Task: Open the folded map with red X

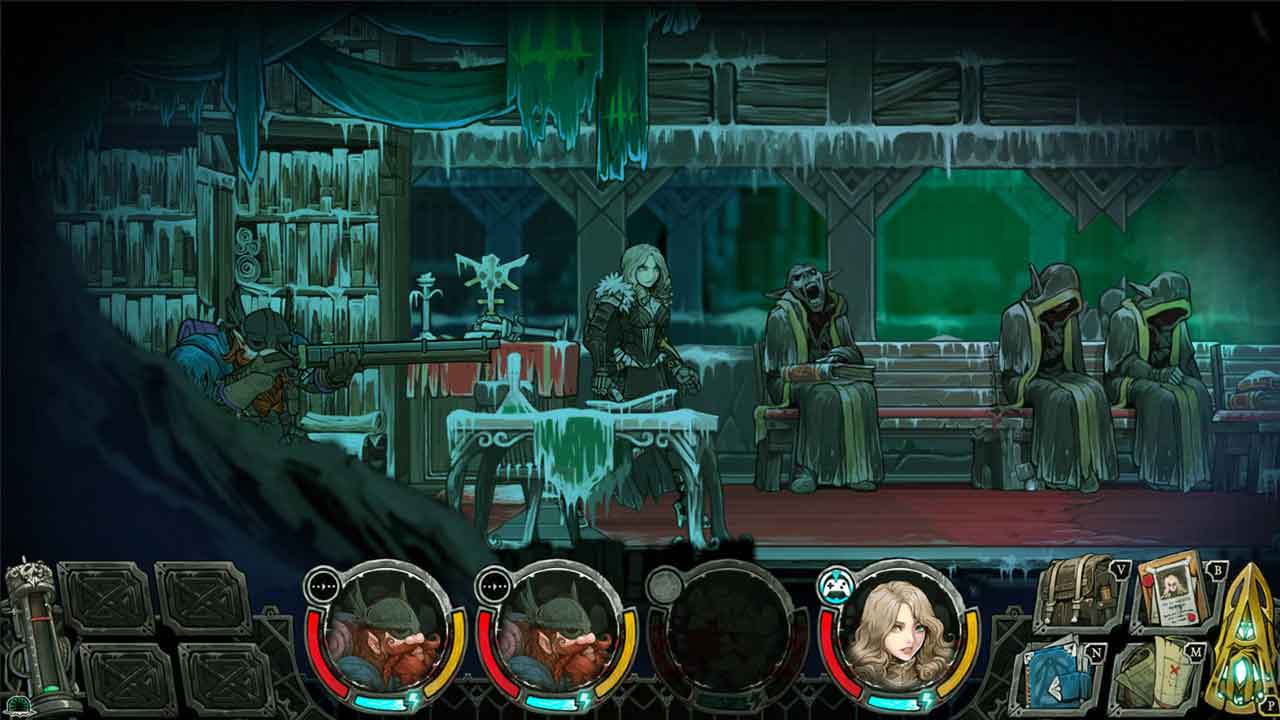Action: 1161,677
